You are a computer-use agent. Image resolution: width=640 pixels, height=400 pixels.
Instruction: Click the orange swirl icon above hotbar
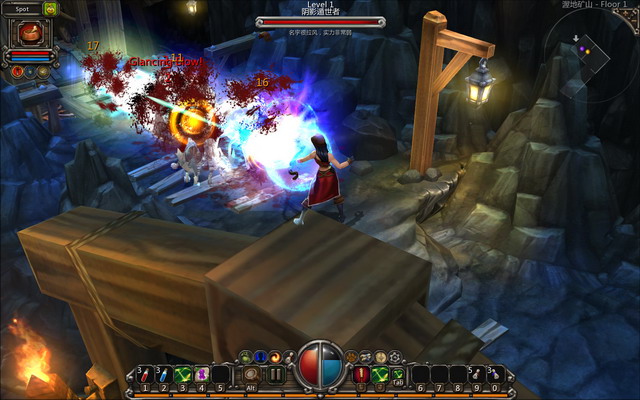[275, 356]
